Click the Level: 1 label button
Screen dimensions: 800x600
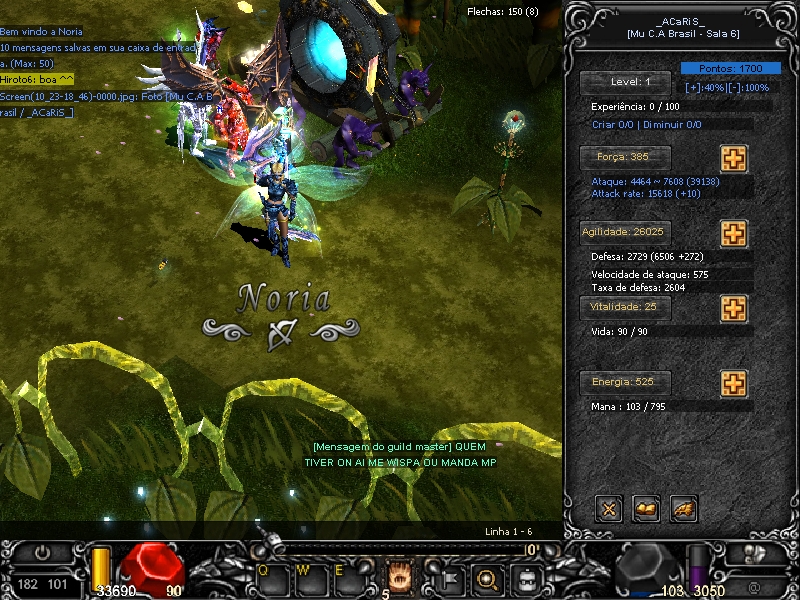(626, 82)
